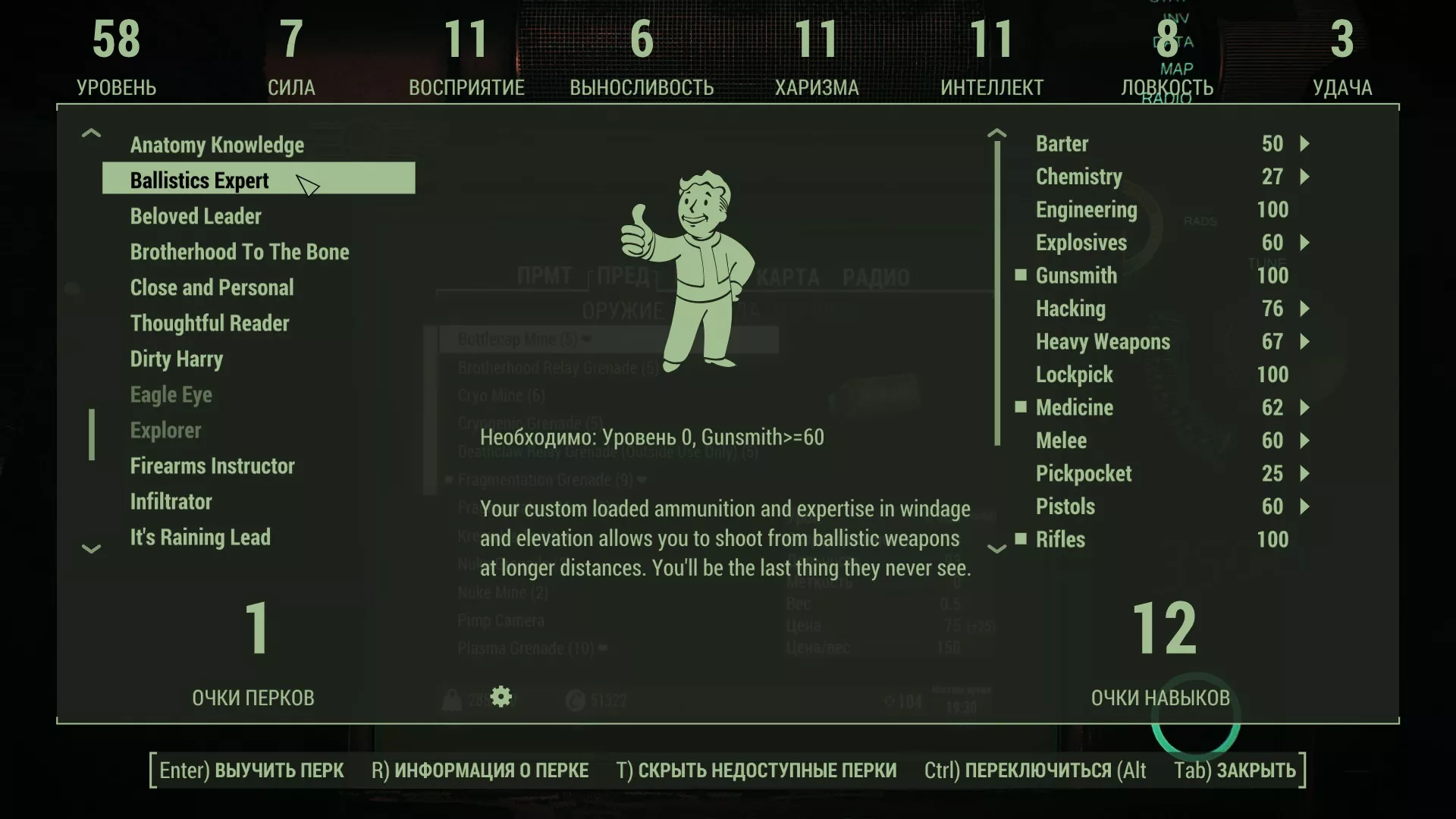The width and height of the screenshot is (1456, 819).
Task: Select the Firearms Instructor perk
Action: 212,466
